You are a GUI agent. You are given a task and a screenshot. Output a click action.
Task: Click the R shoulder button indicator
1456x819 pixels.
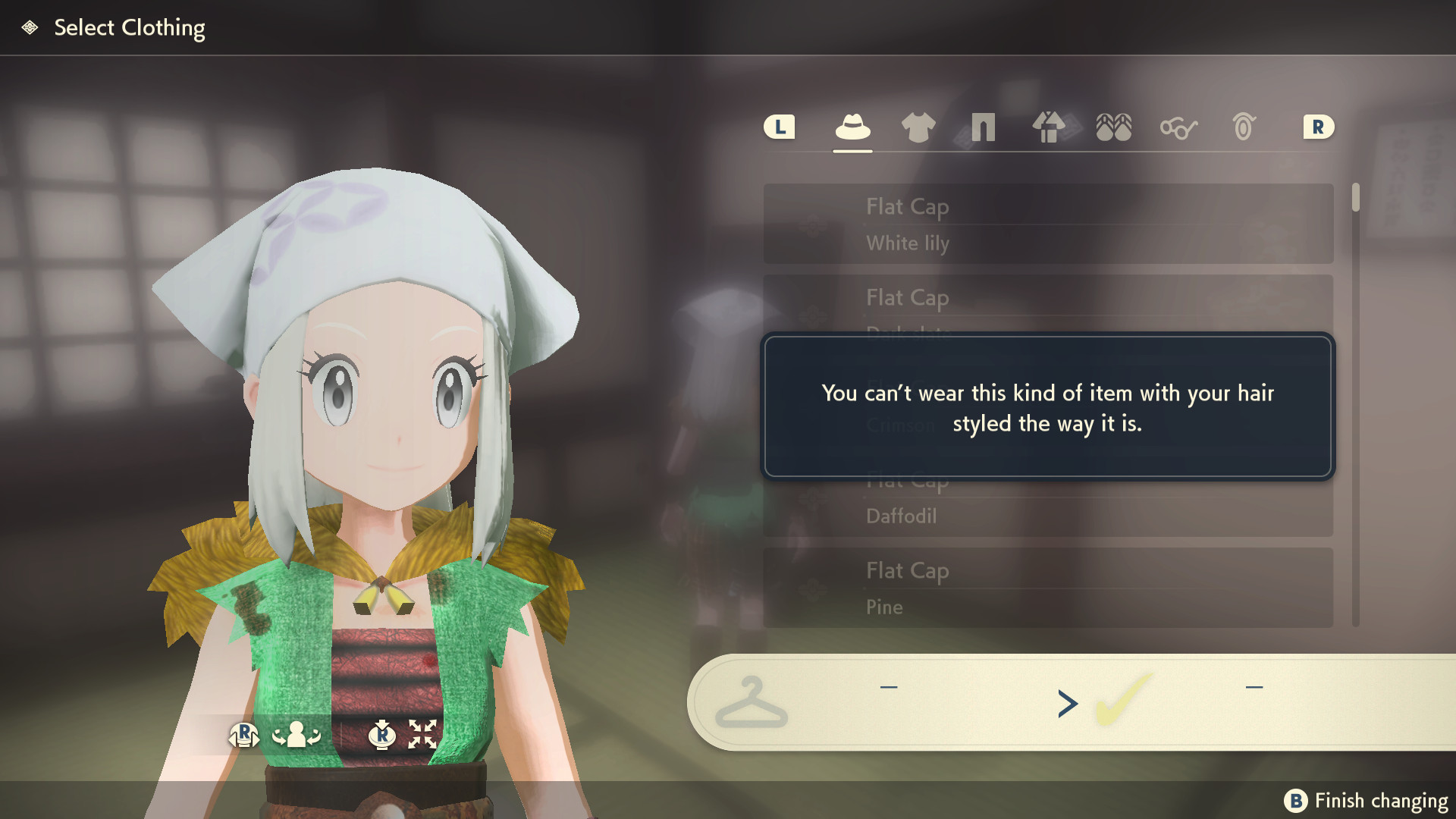1318,127
